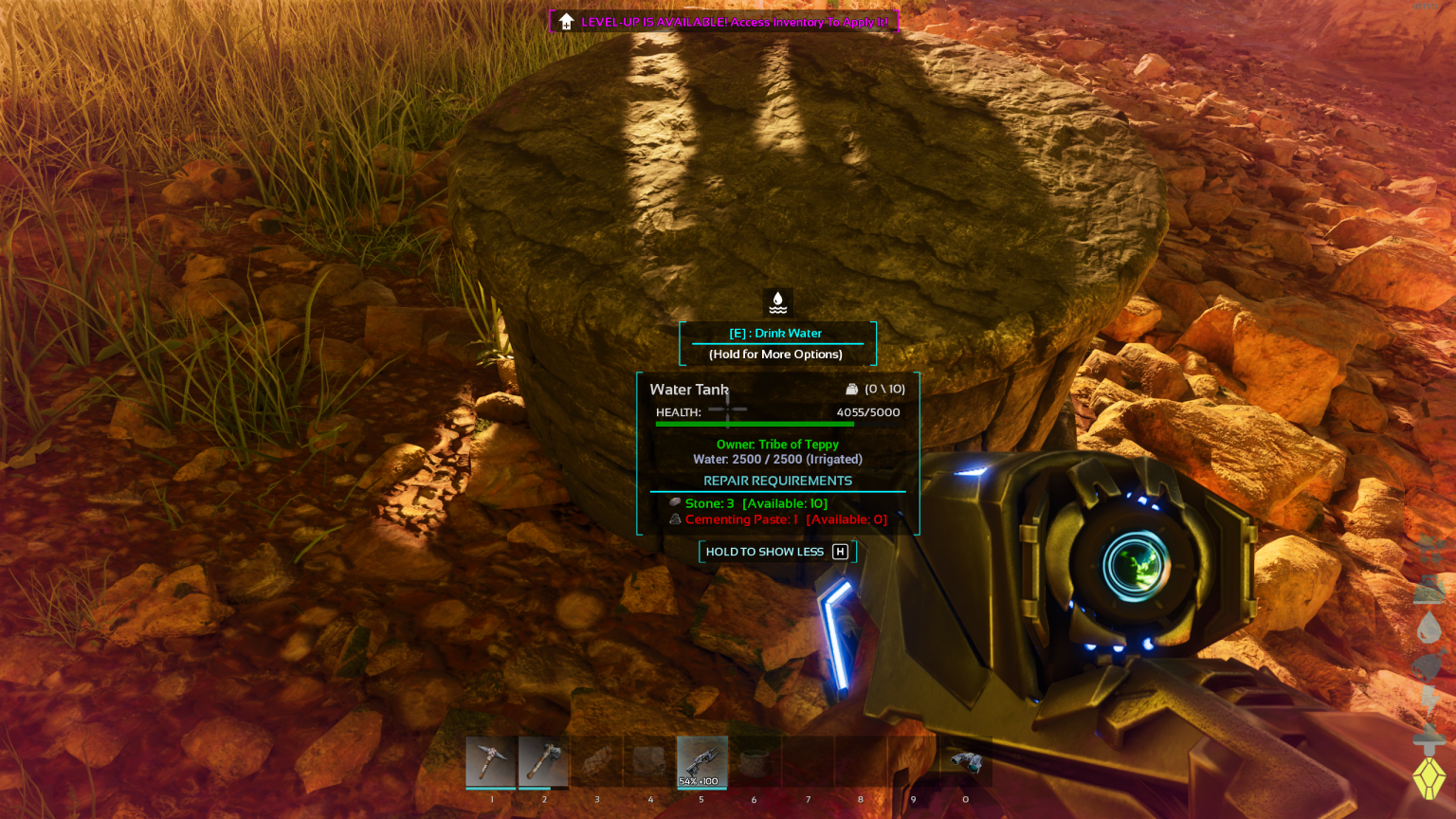
Task: Click the Owner: Tribe of Teppy label
Action: pos(777,444)
